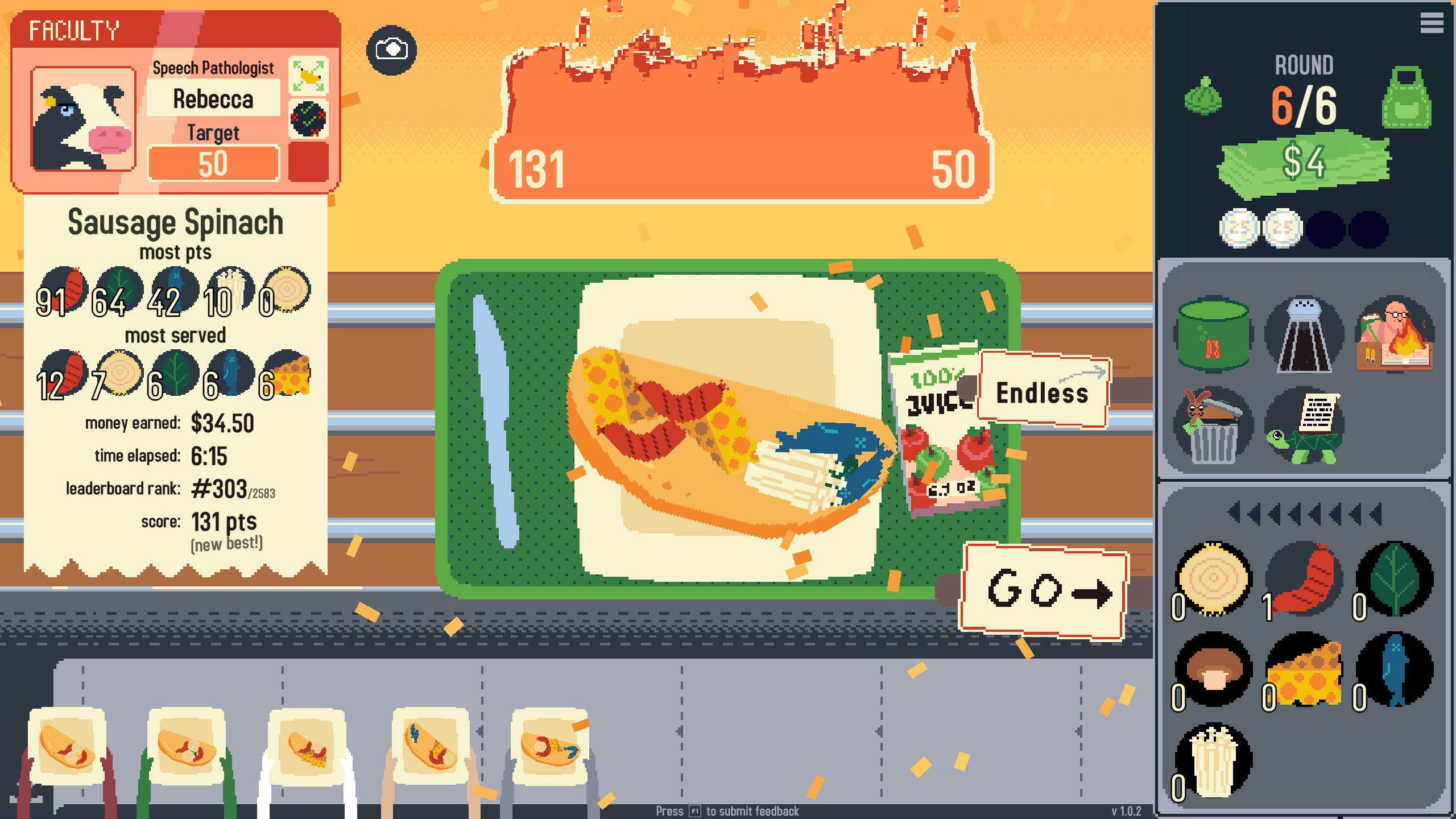Click the camera screenshot icon
1456x819 pixels.
pyautogui.click(x=392, y=50)
